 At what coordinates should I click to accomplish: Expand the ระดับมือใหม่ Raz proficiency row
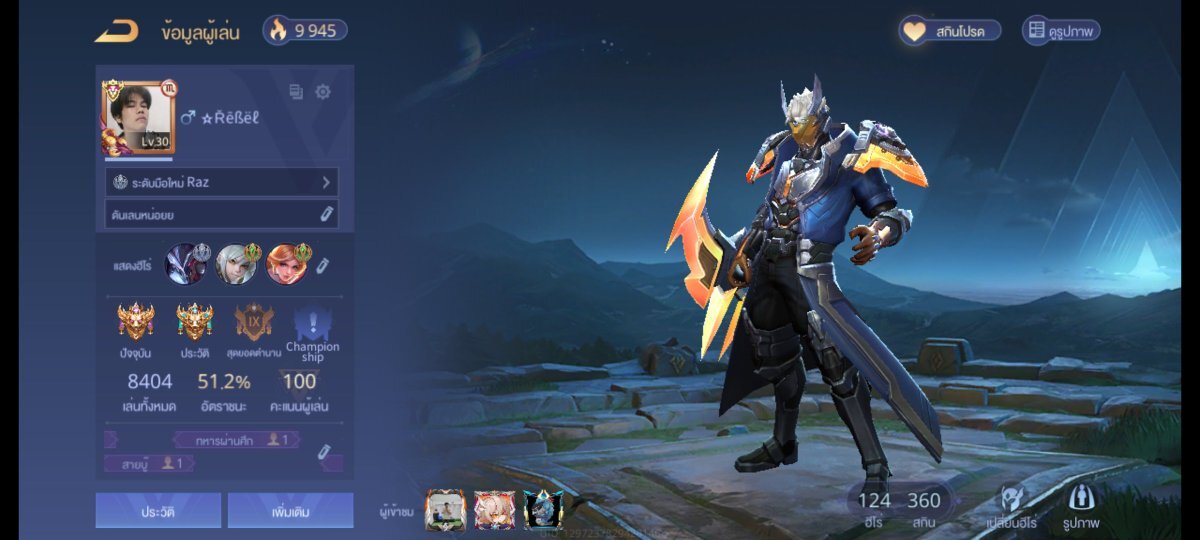click(x=222, y=182)
